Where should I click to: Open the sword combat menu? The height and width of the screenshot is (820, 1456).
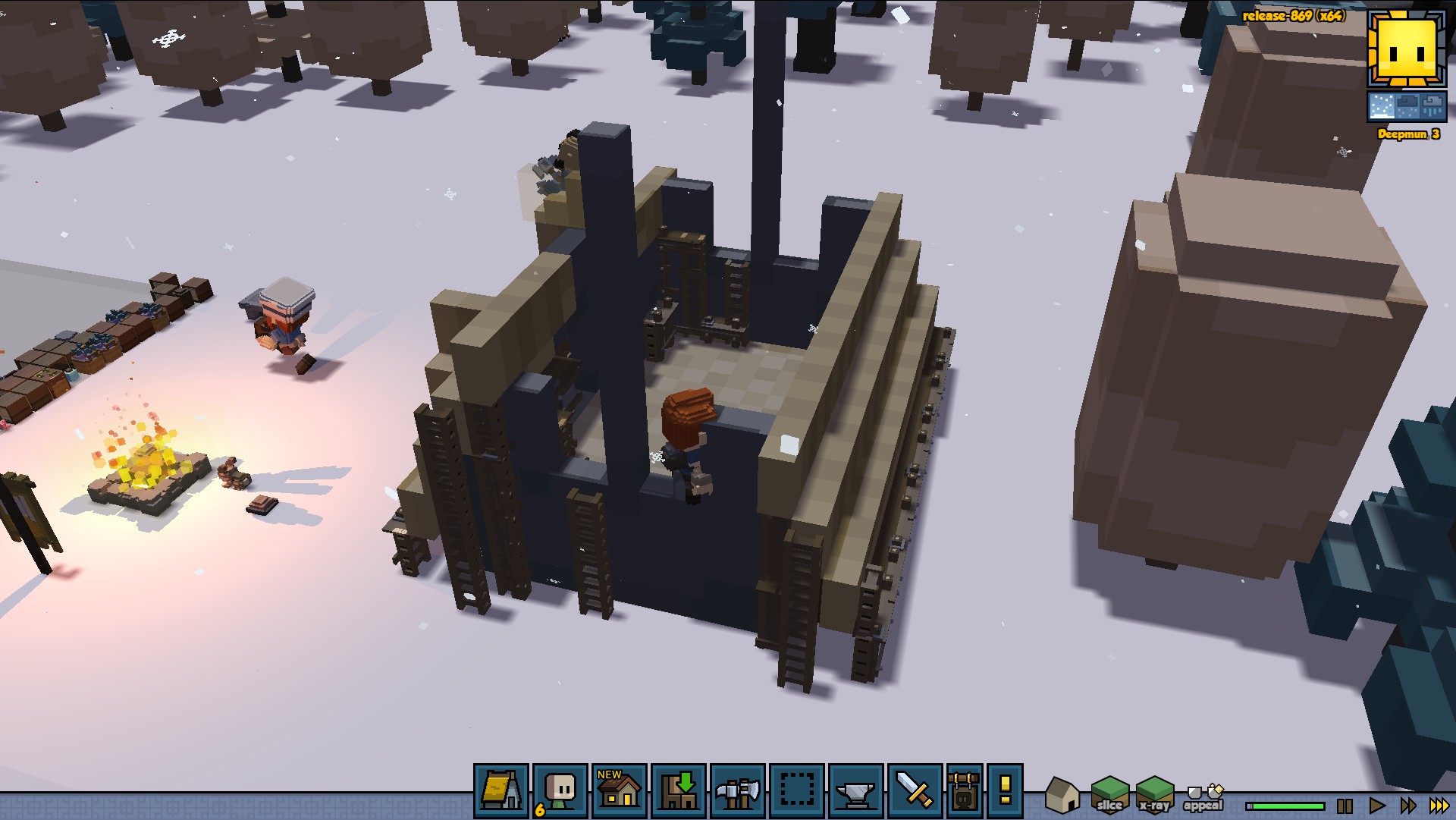tap(915, 791)
